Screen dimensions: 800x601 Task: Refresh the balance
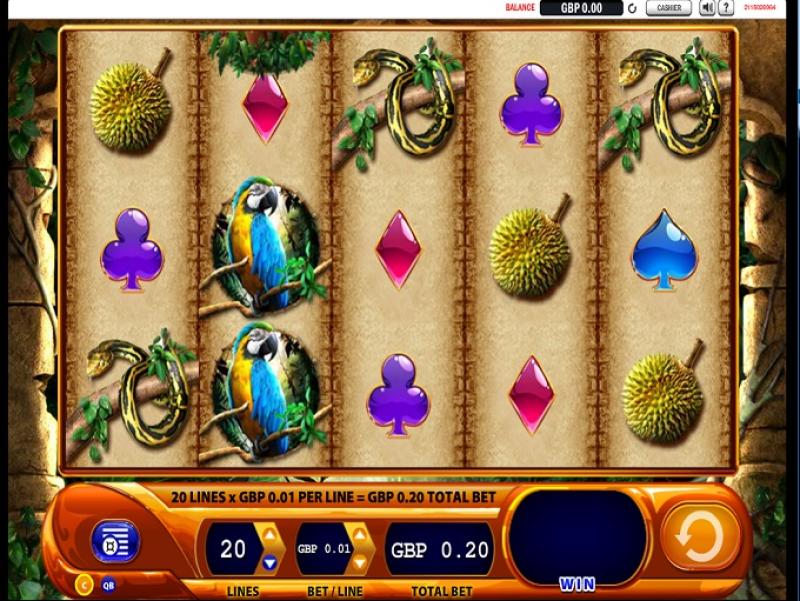tap(631, 8)
